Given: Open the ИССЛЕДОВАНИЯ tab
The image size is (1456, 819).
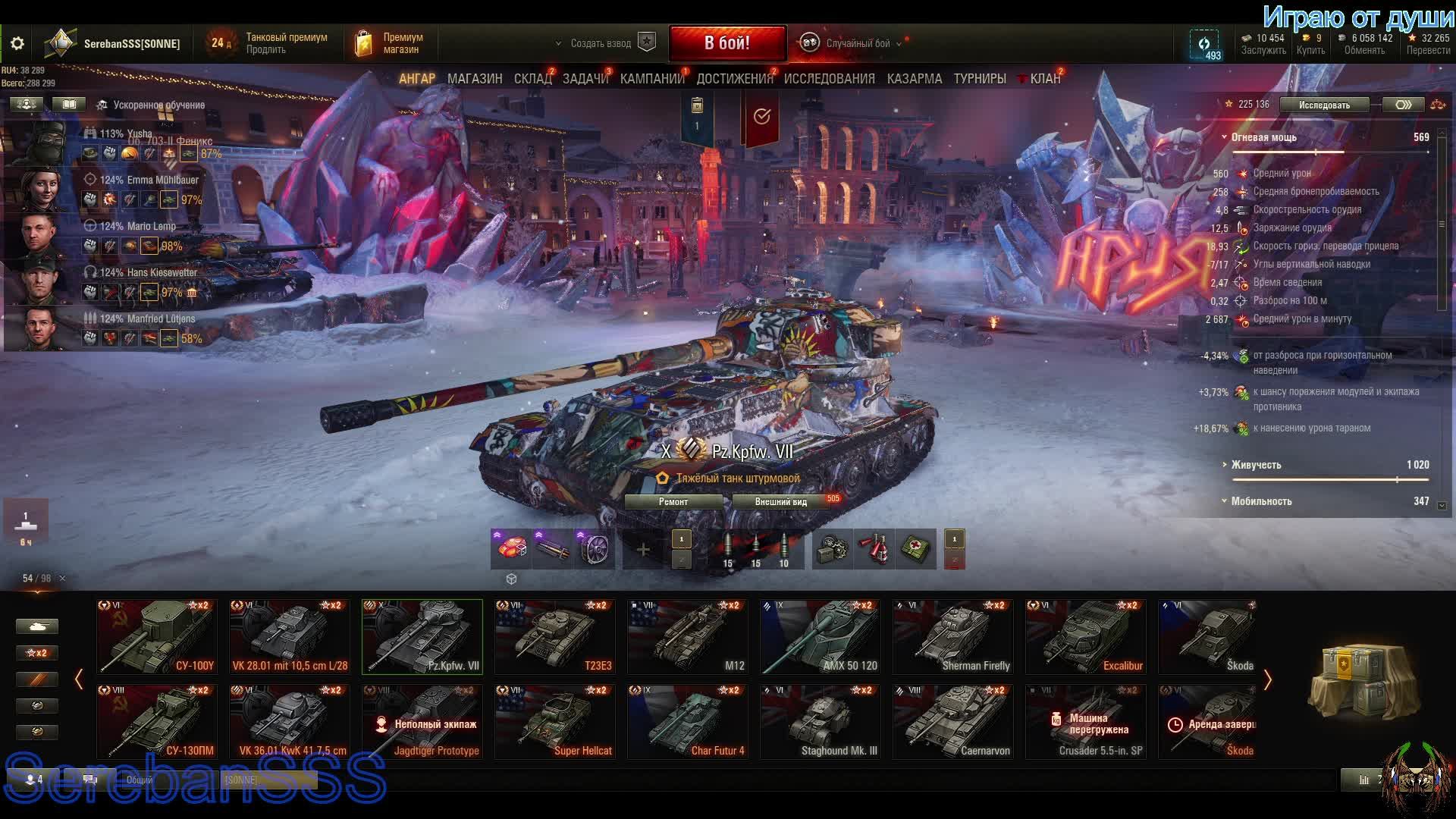Looking at the screenshot, I should (829, 79).
